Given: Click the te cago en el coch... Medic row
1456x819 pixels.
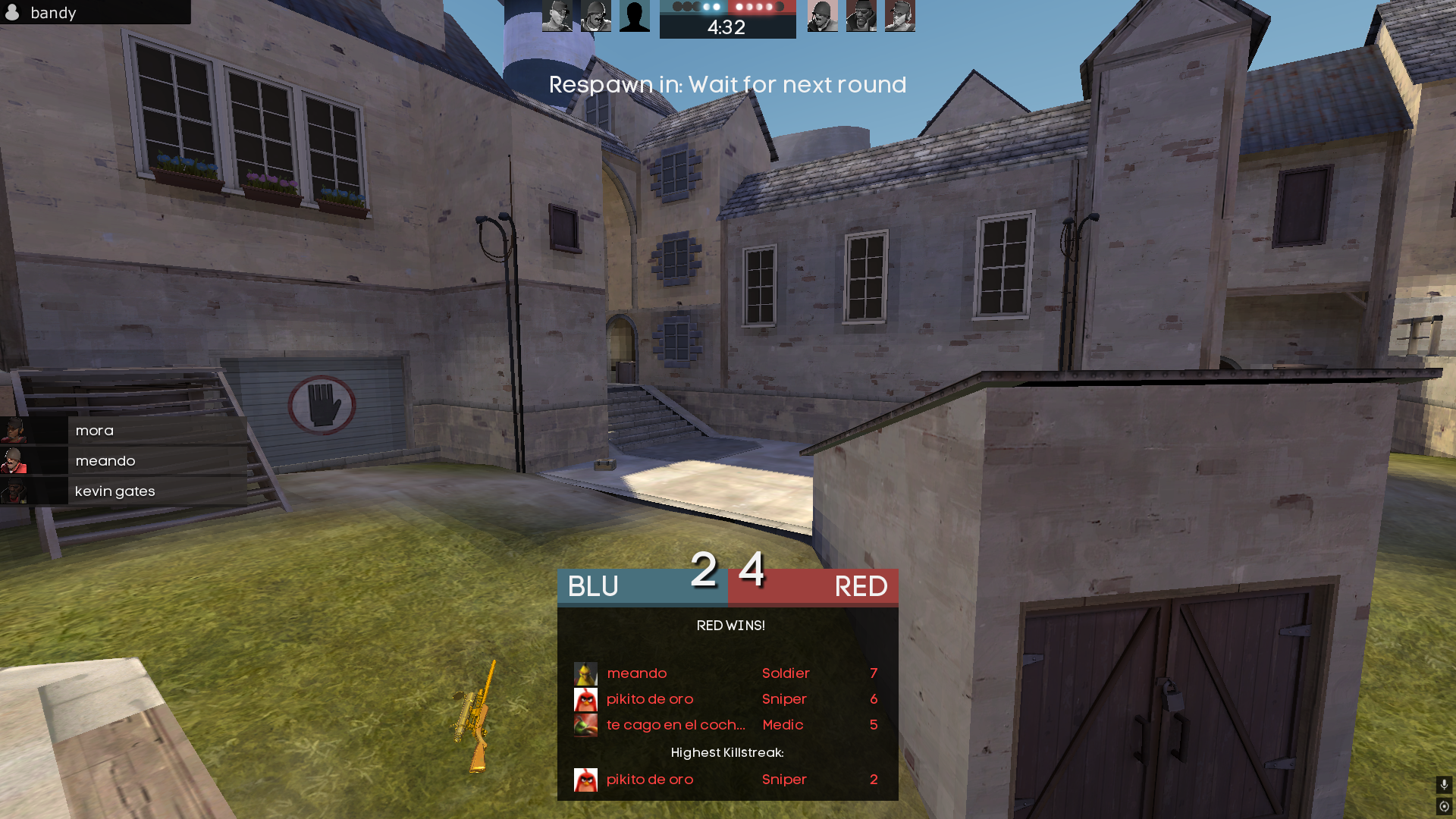Looking at the screenshot, I should [x=728, y=725].
